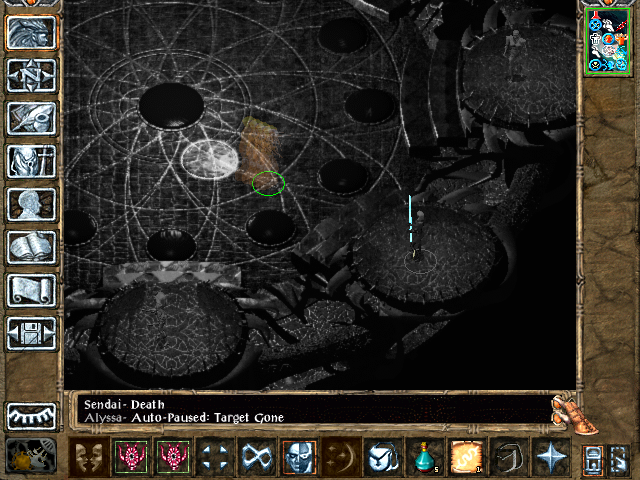The height and width of the screenshot is (480, 640).
Task: Return to the game view button
Action: point(32,32)
